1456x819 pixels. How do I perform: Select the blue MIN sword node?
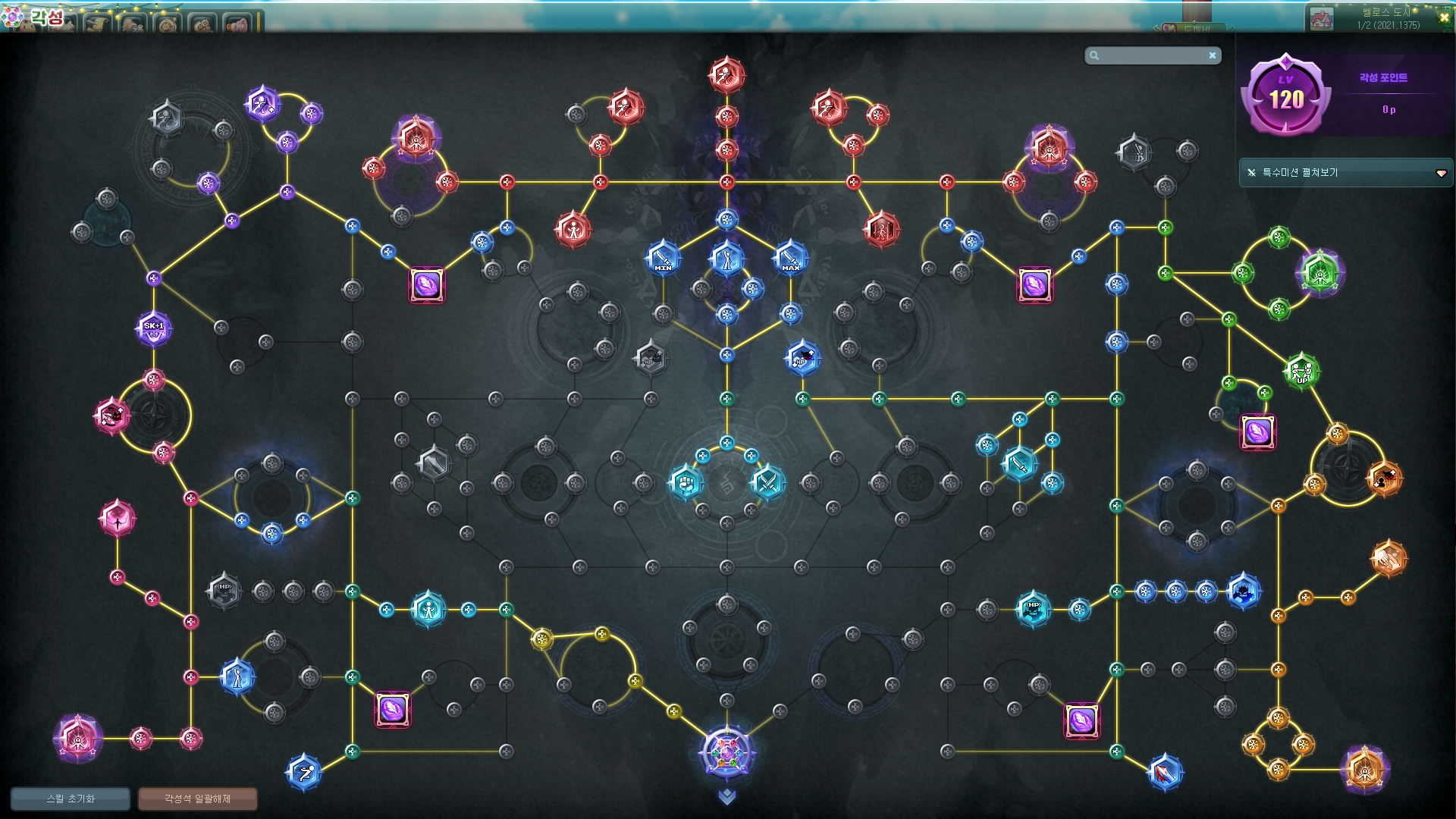point(663,259)
